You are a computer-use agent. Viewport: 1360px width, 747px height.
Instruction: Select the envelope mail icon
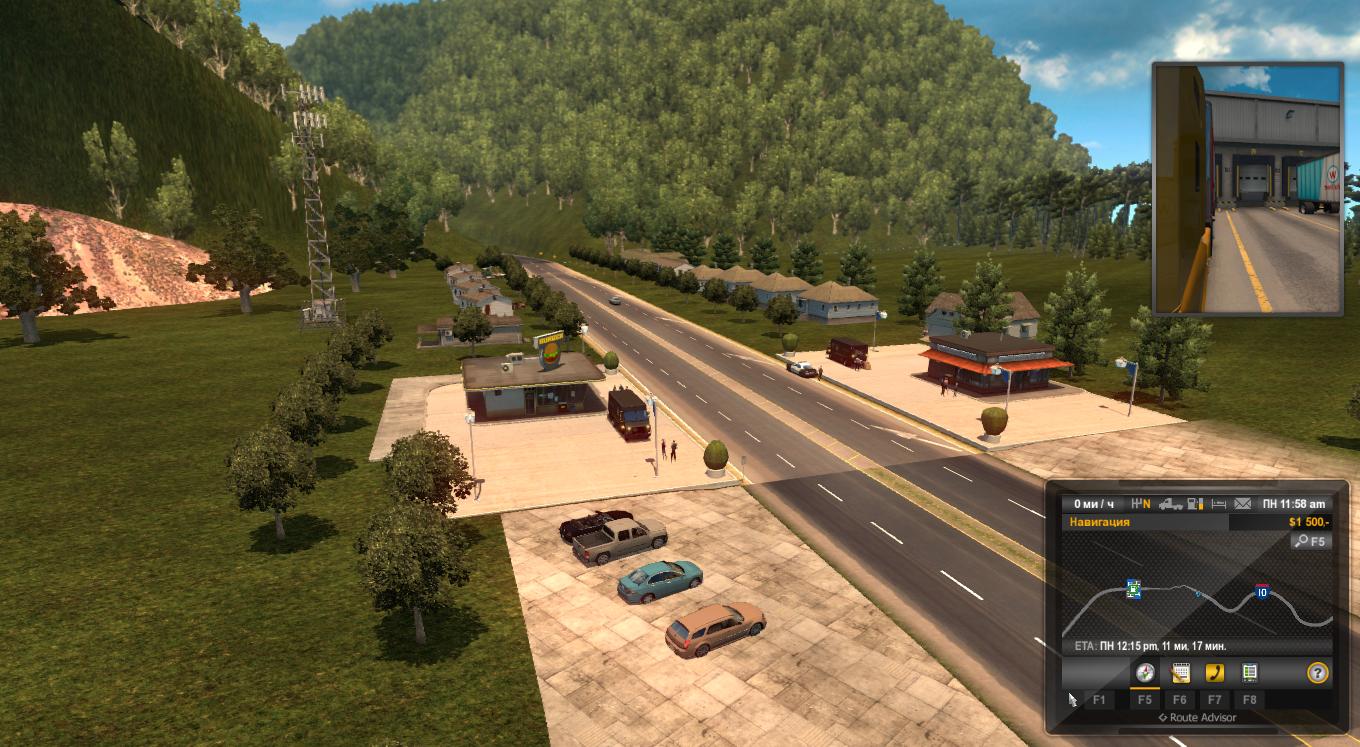coord(1243,504)
